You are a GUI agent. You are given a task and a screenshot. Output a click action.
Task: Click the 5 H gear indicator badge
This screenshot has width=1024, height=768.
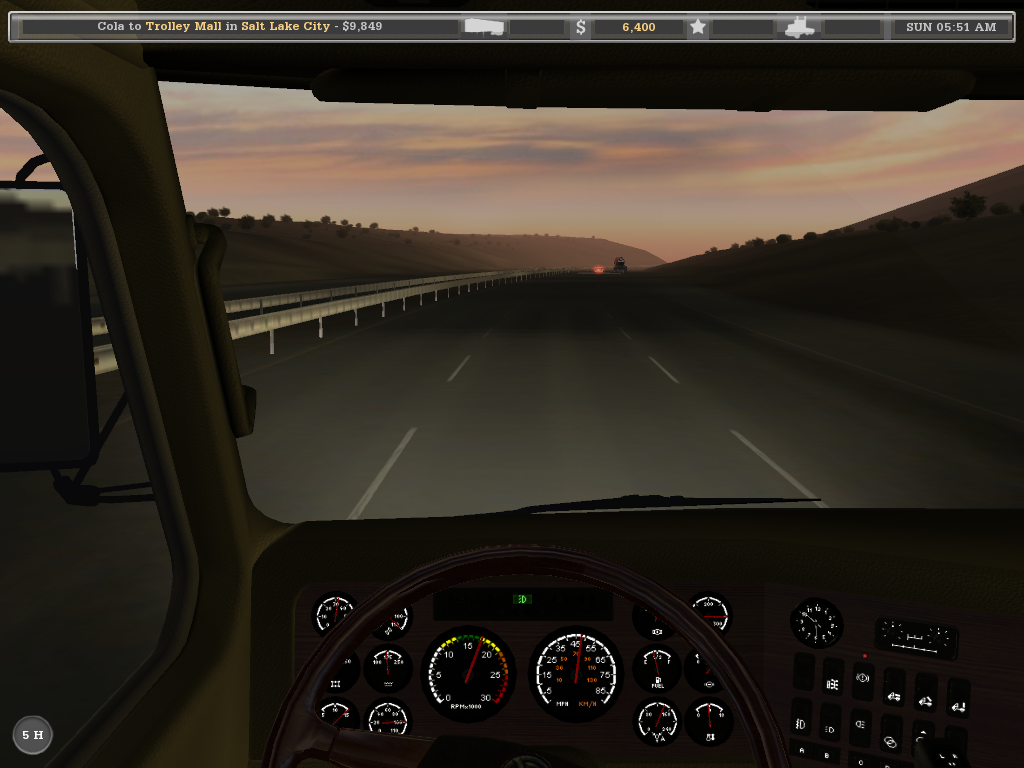coord(32,735)
